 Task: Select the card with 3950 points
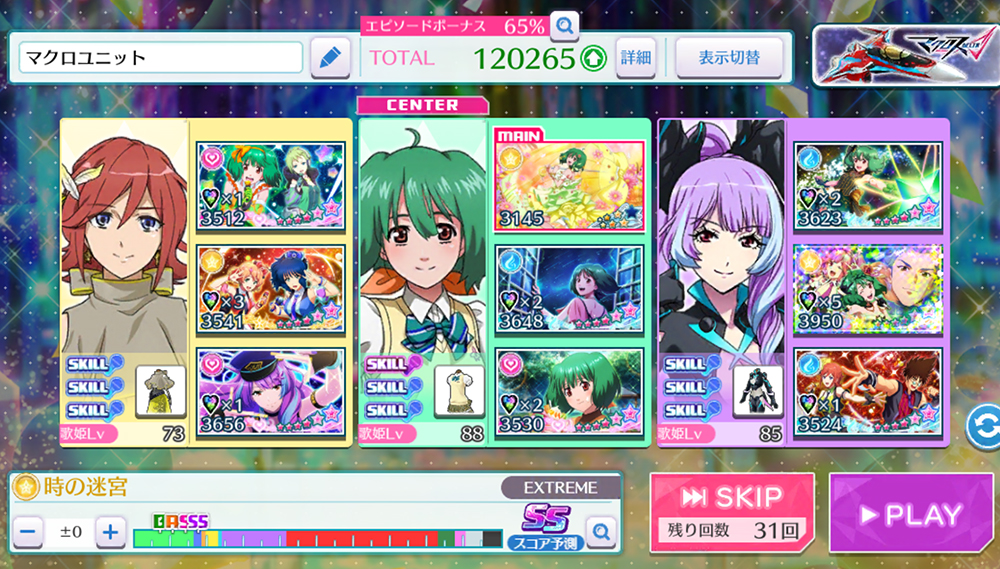click(869, 287)
